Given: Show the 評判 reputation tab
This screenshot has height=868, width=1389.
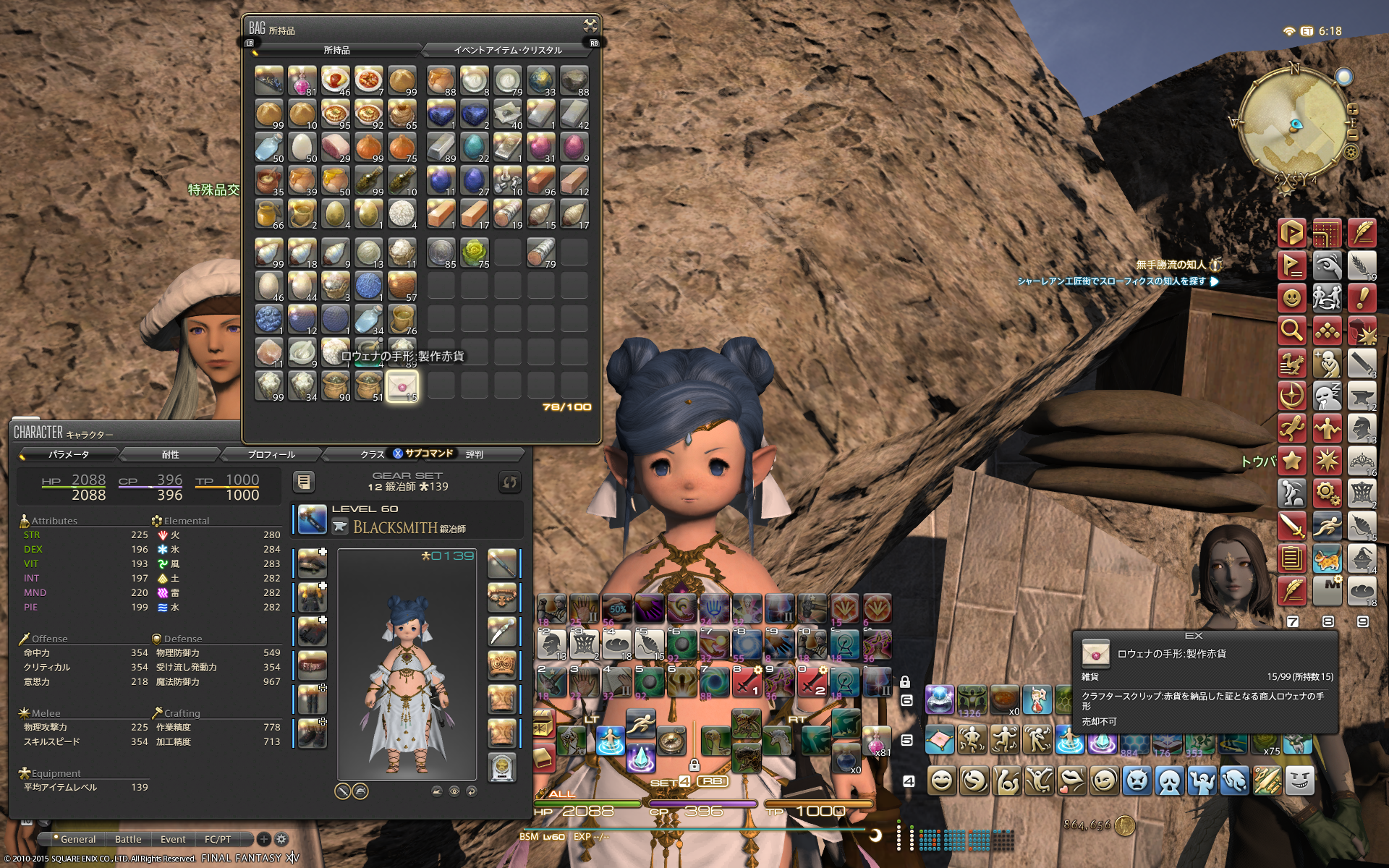Looking at the screenshot, I should pyautogui.click(x=475, y=454).
